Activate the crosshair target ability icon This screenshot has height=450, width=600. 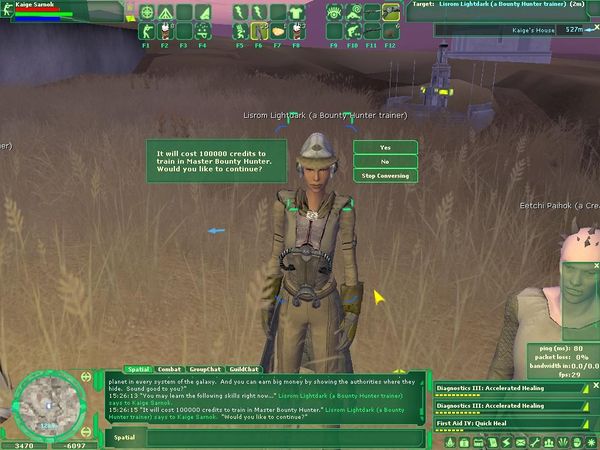pos(147,13)
